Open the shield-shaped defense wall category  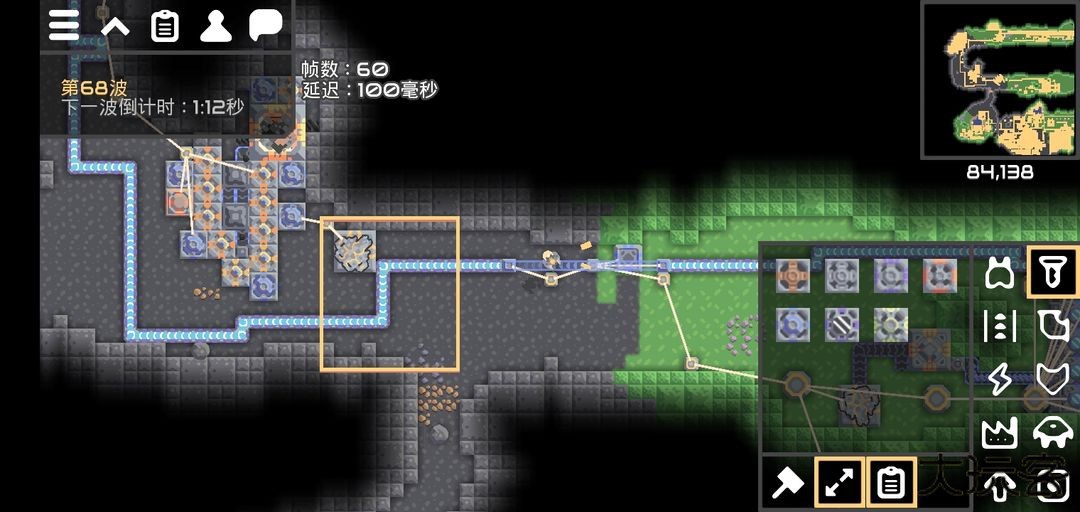tap(1051, 379)
